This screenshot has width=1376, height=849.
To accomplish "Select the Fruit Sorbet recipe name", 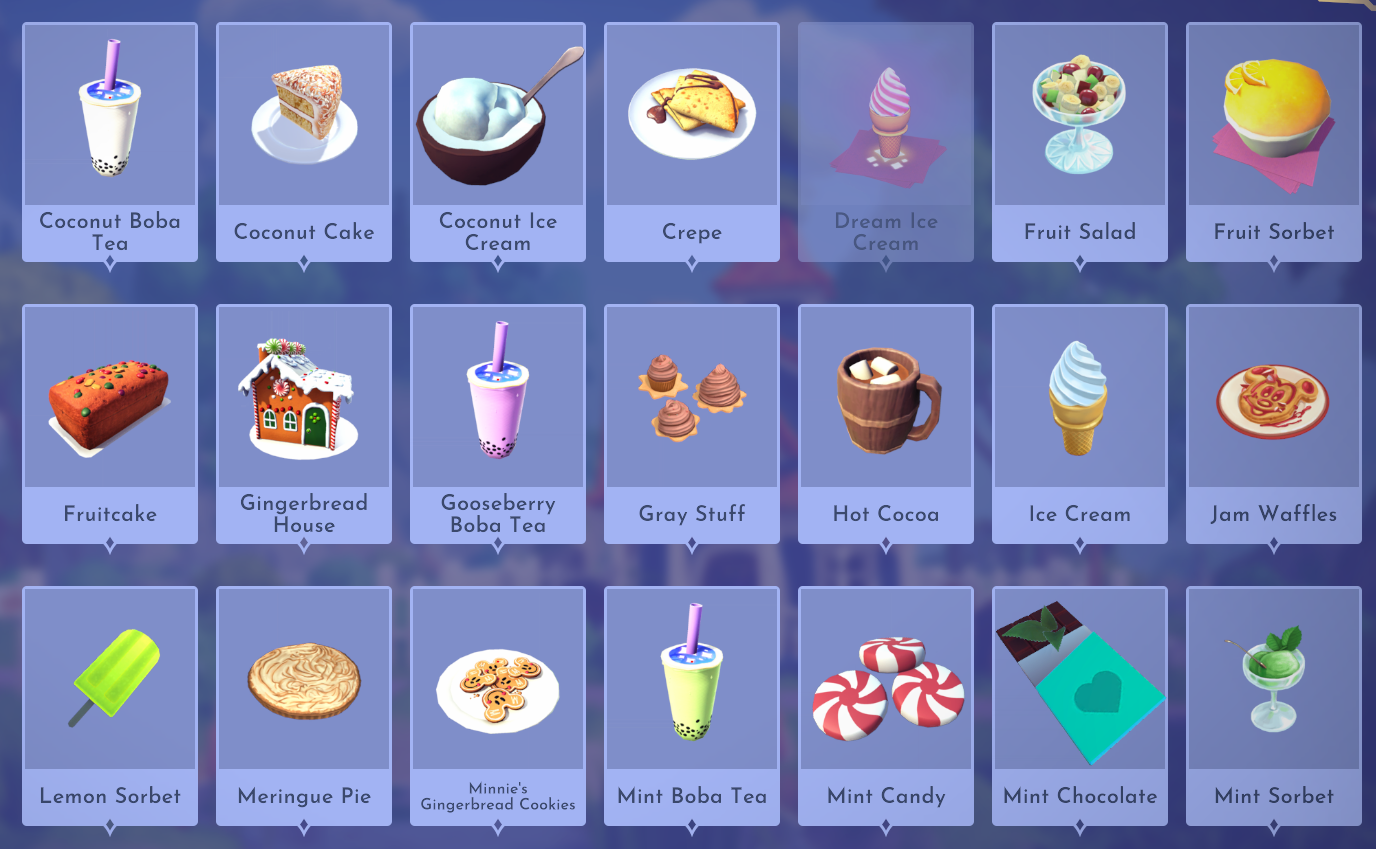I will [1273, 232].
